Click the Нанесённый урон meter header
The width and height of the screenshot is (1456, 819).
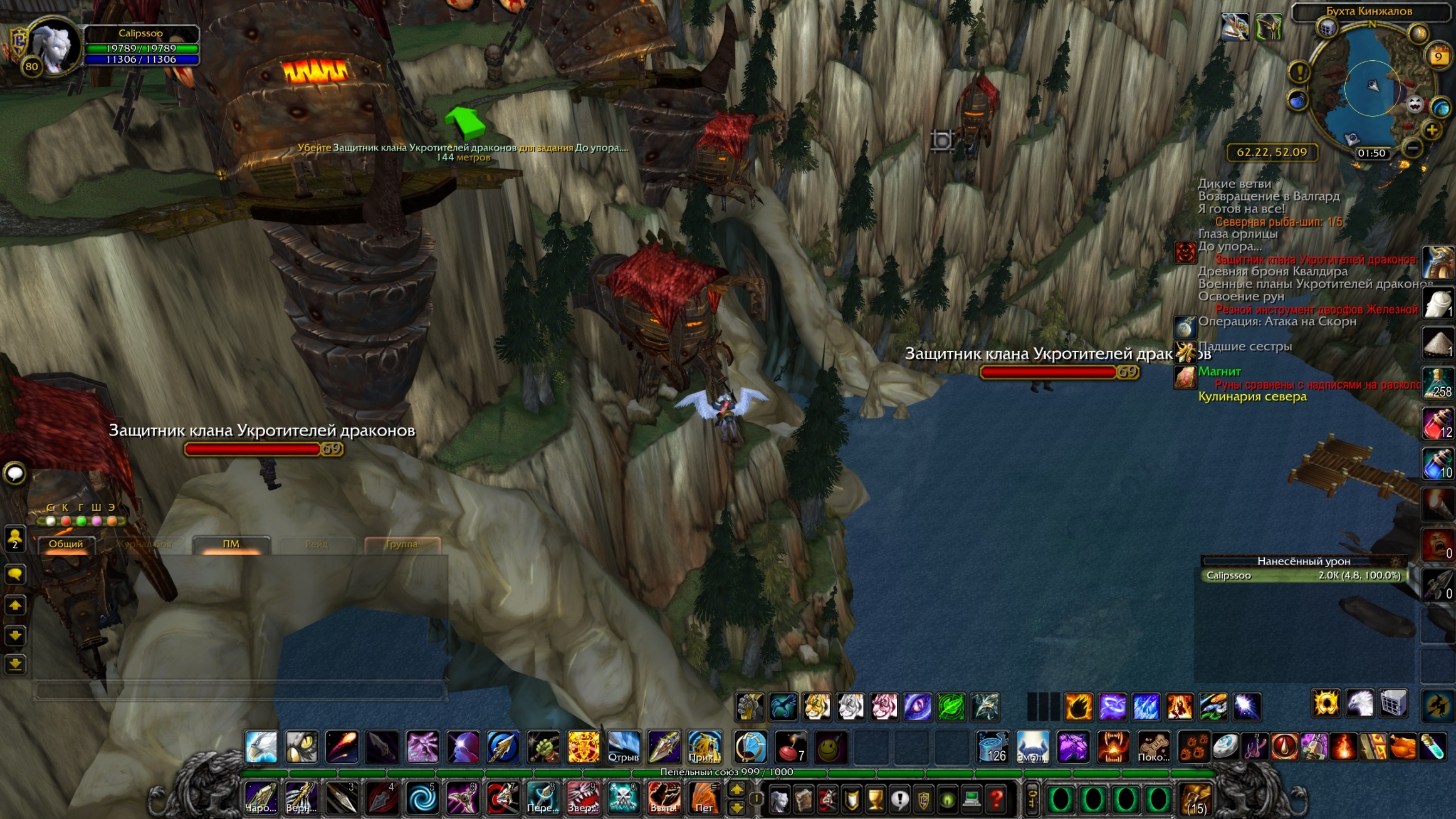[1303, 561]
